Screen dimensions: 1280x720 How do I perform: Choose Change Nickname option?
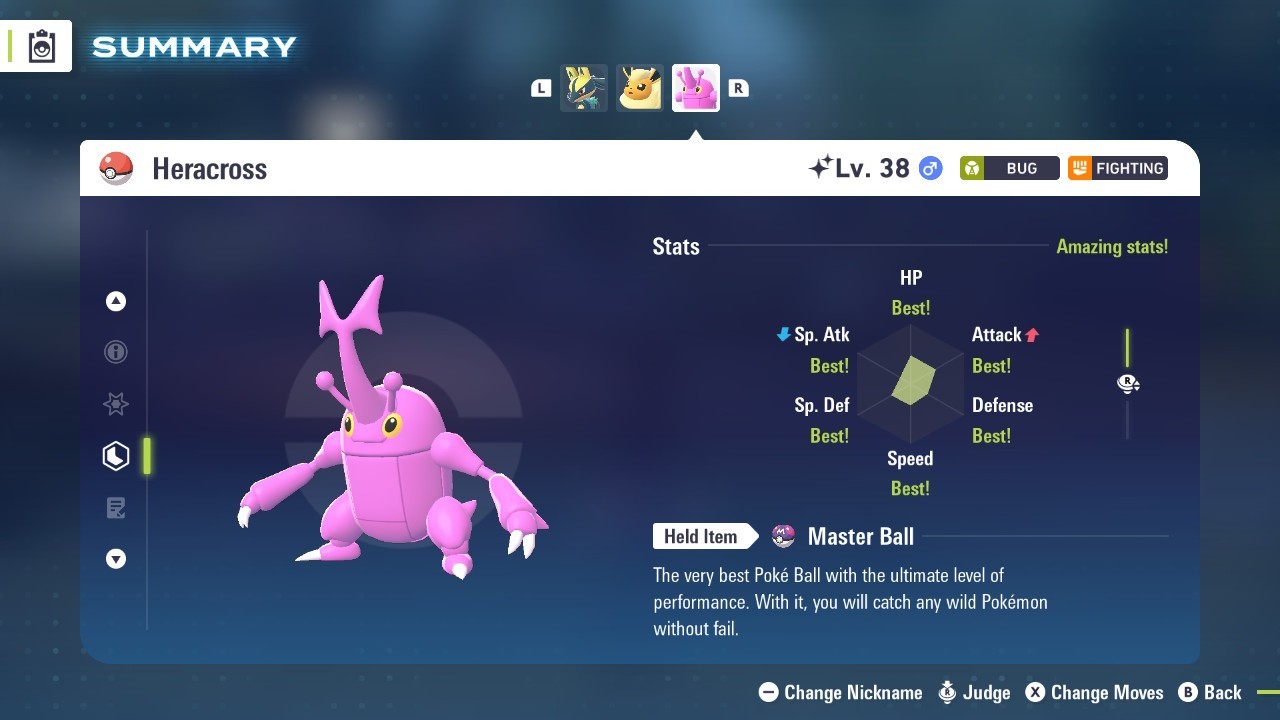point(841,692)
